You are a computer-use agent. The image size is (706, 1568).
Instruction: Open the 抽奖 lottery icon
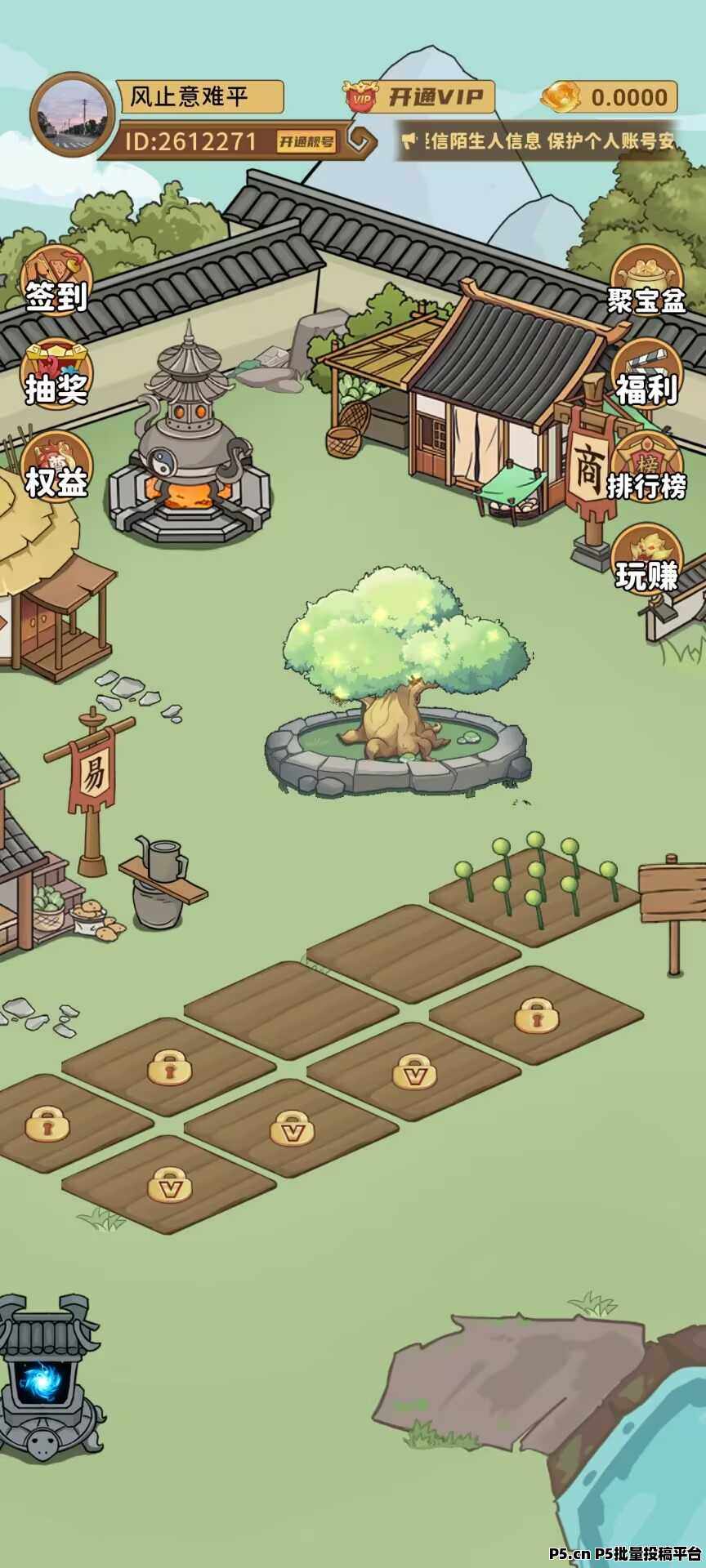[56, 374]
